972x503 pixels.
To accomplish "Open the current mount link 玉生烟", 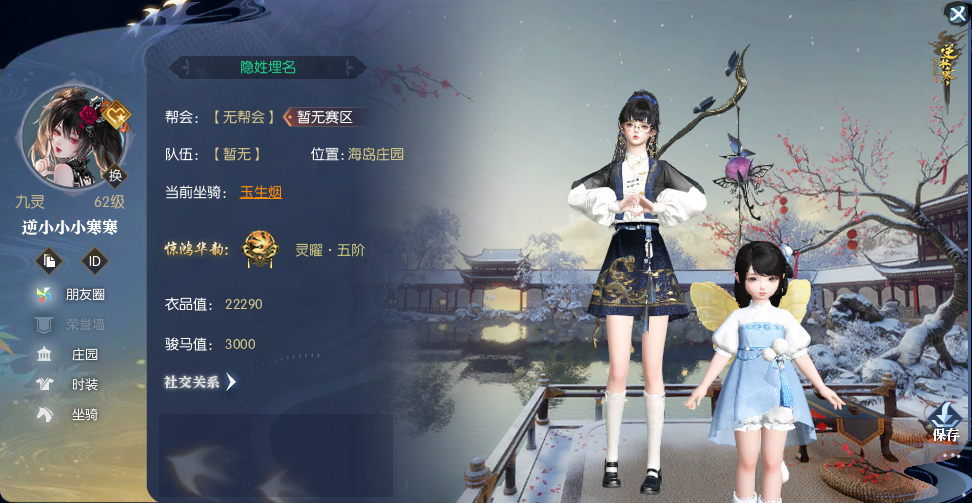I will click(261, 192).
